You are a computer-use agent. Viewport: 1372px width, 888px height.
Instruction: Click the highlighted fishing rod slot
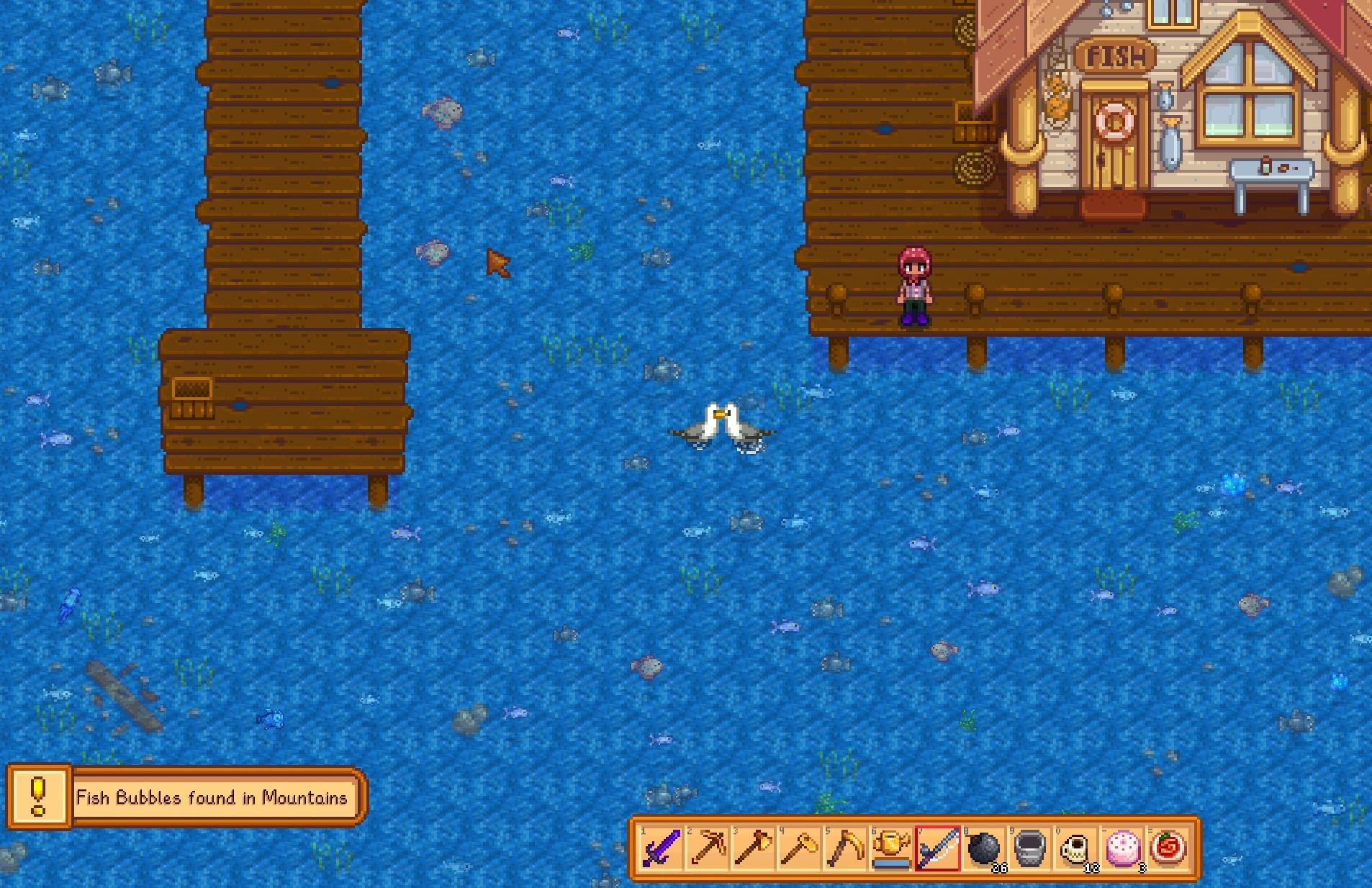[x=937, y=848]
